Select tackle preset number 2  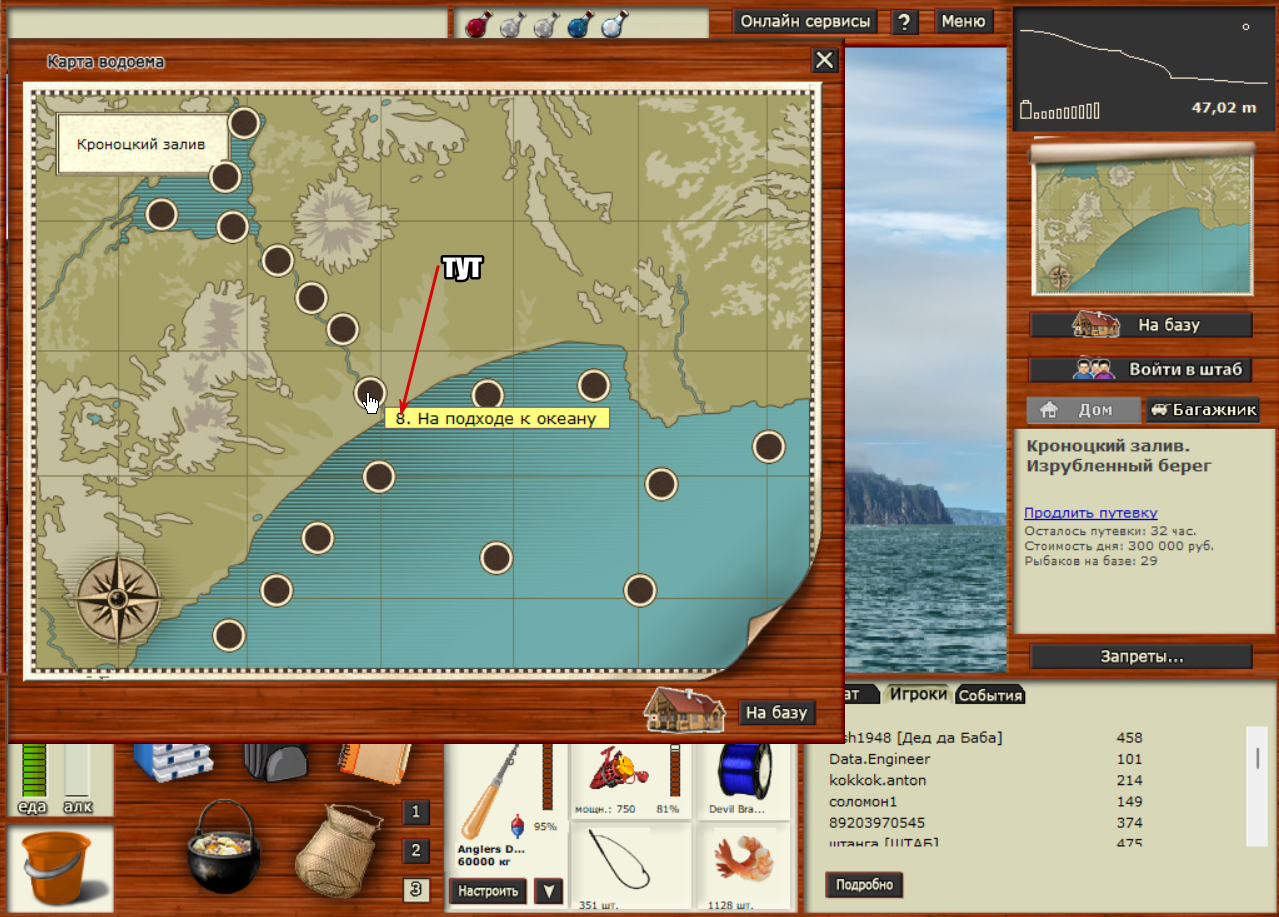coord(416,851)
